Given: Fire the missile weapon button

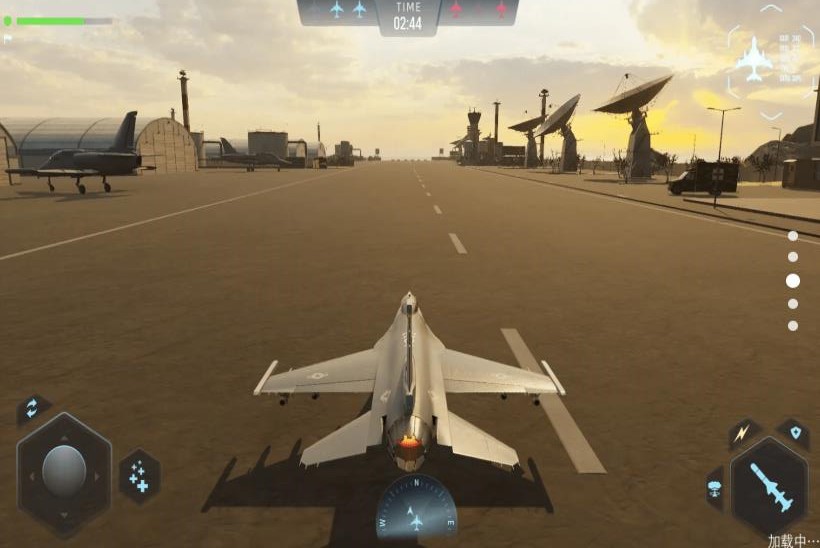Looking at the screenshot, I should (x=770, y=487).
